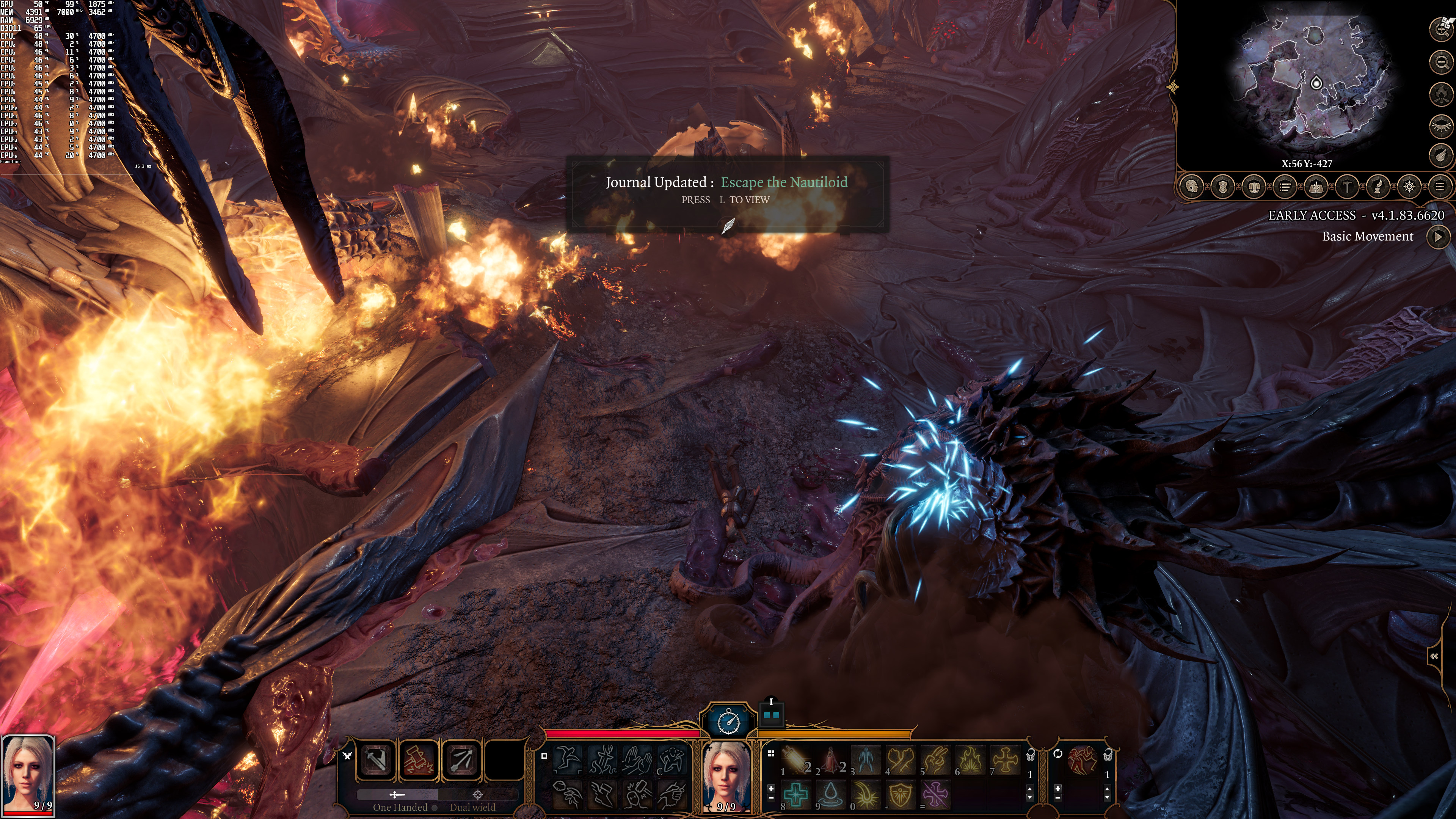Open the spellbook with flame icon
Image resolution: width=1456 pixels, height=819 pixels.
click(x=1316, y=187)
